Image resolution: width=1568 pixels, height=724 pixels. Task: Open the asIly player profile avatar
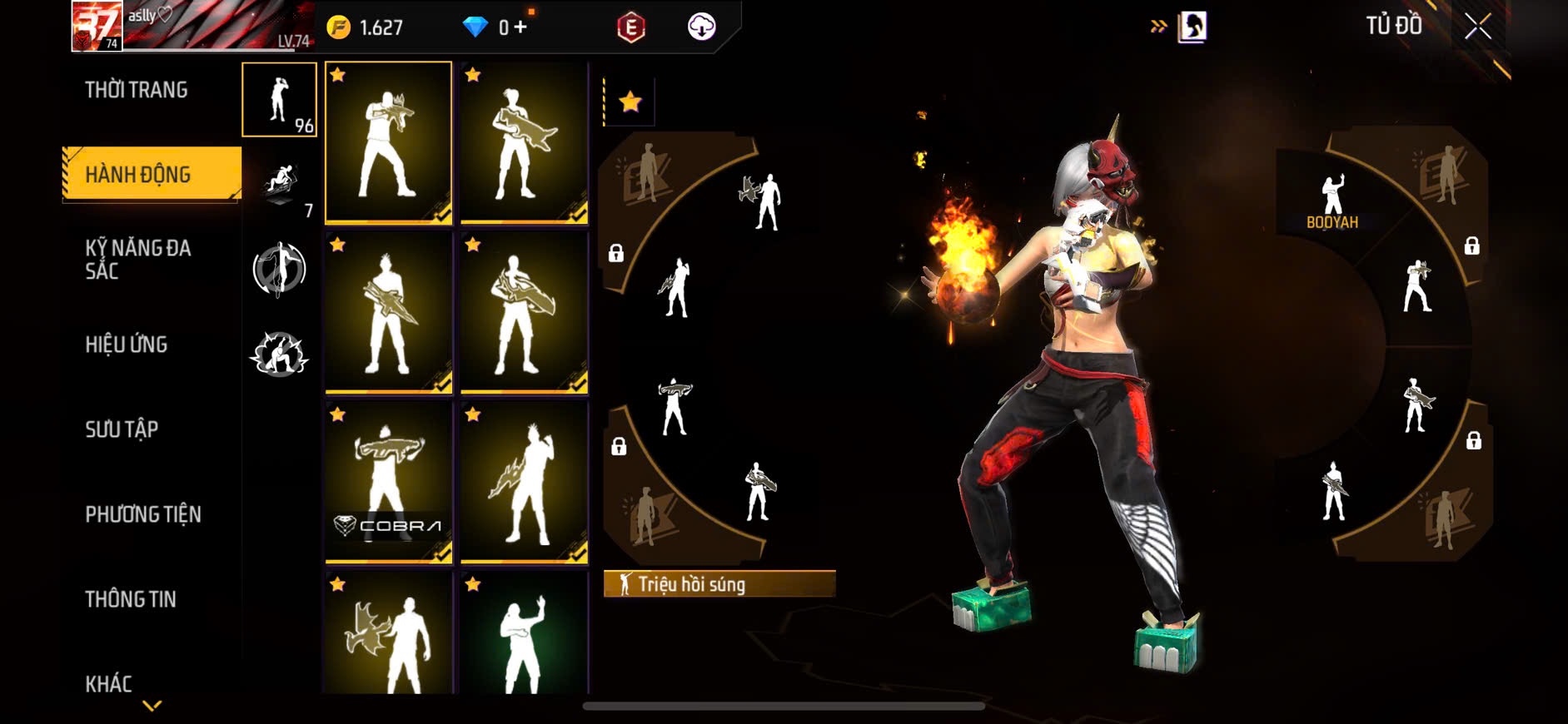click(x=97, y=27)
